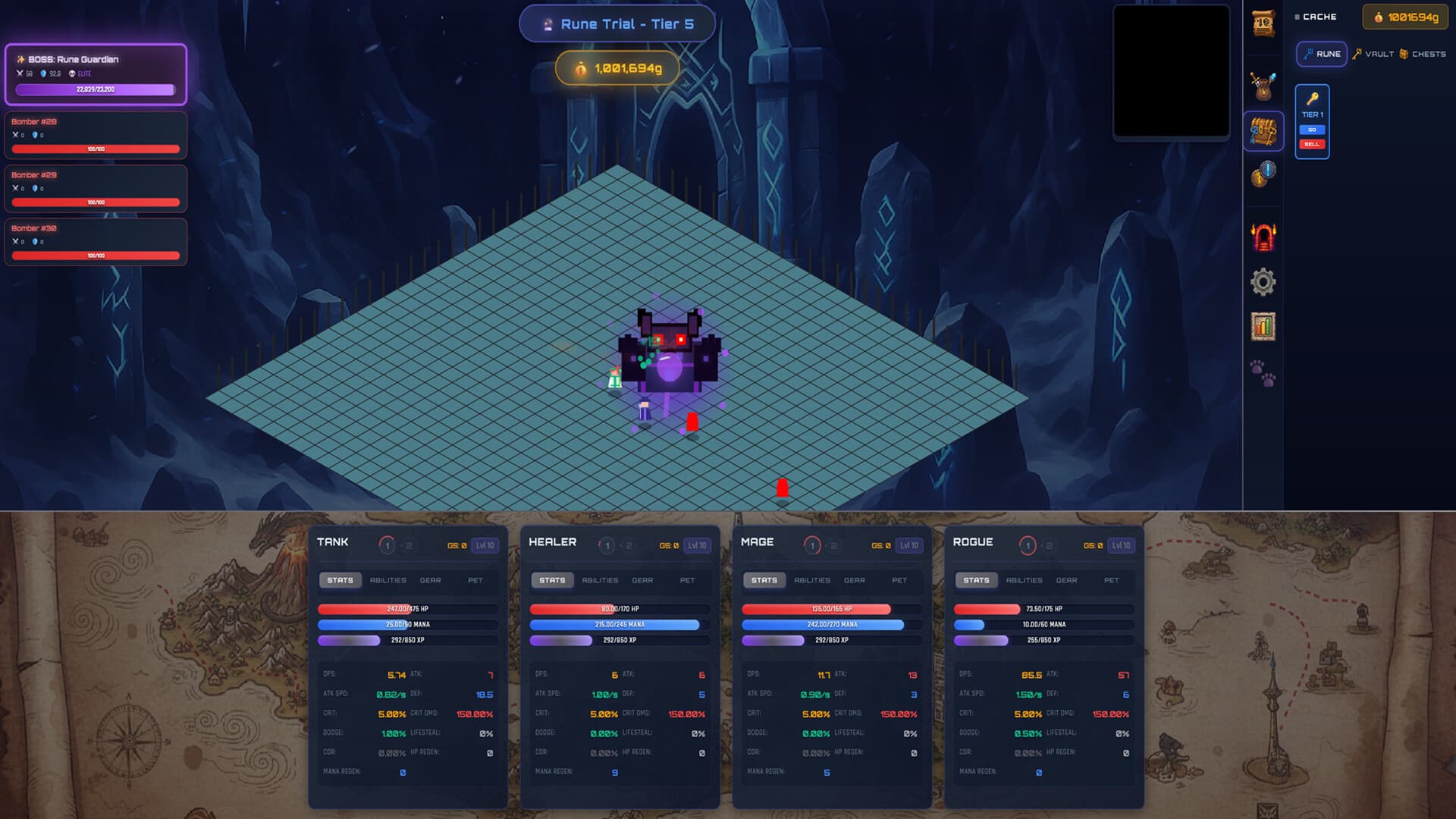This screenshot has width=1456, height=819.
Task: Select the treasure chest panel icon
Action: click(x=1263, y=130)
